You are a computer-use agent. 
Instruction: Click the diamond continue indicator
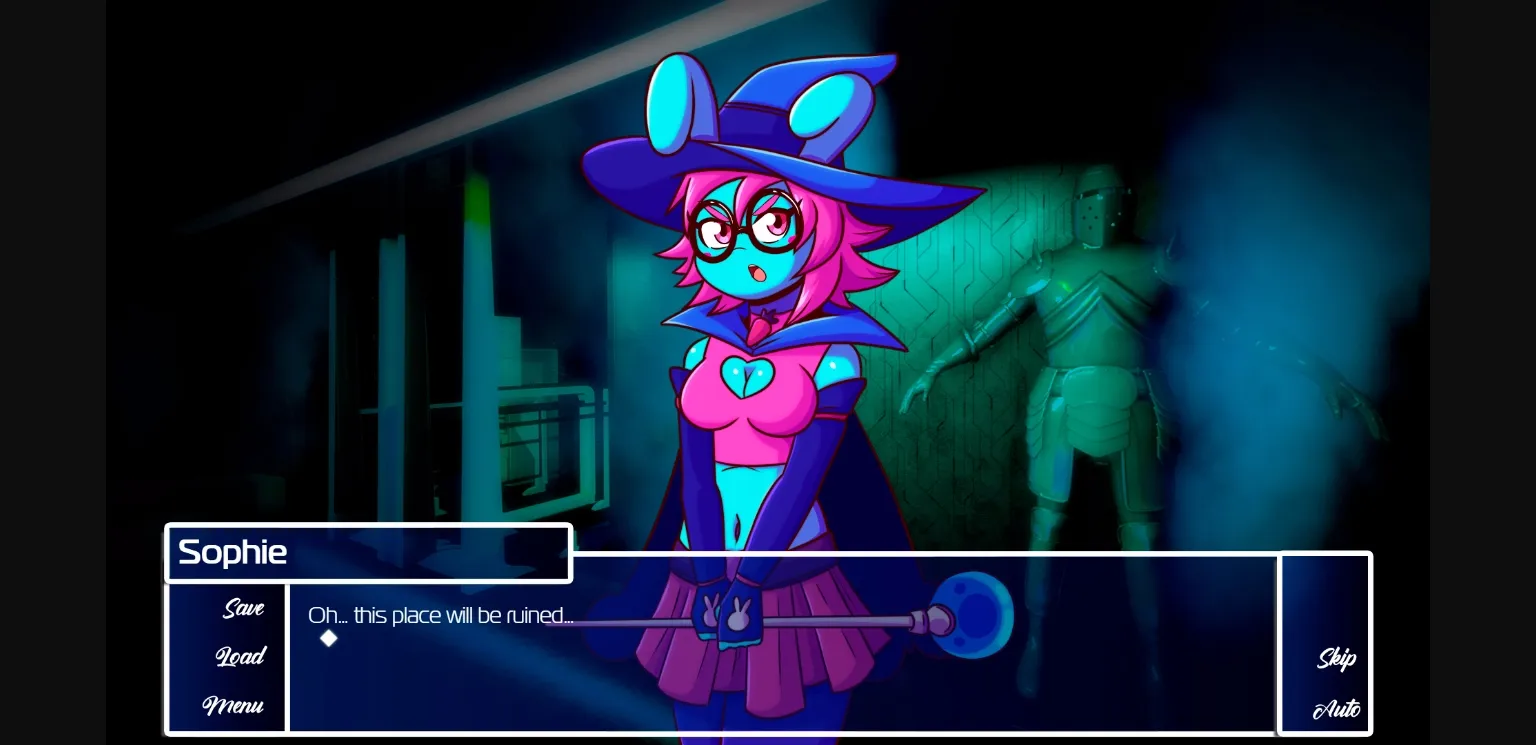click(x=329, y=638)
